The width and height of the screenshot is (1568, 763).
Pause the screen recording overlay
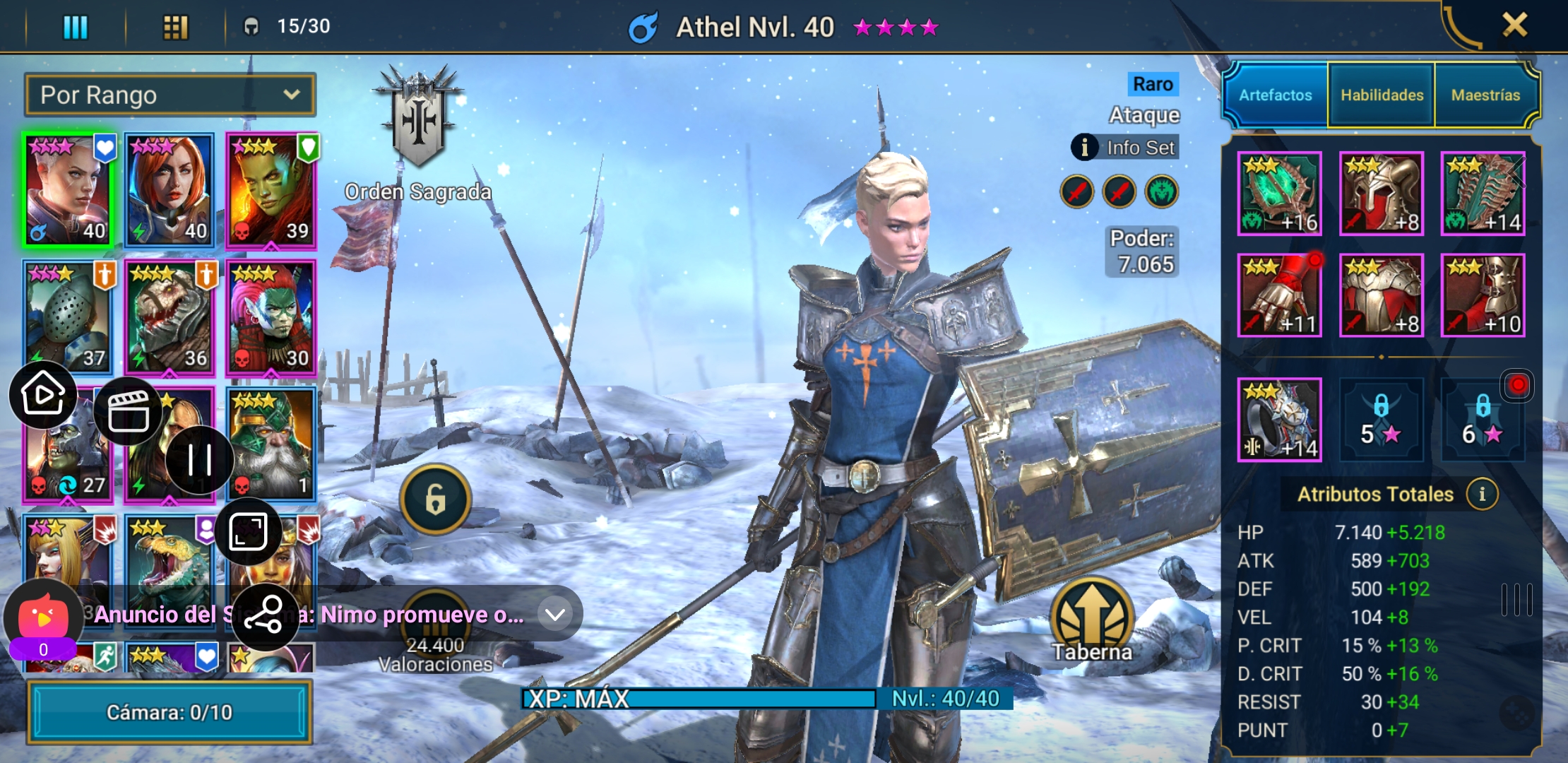(200, 460)
